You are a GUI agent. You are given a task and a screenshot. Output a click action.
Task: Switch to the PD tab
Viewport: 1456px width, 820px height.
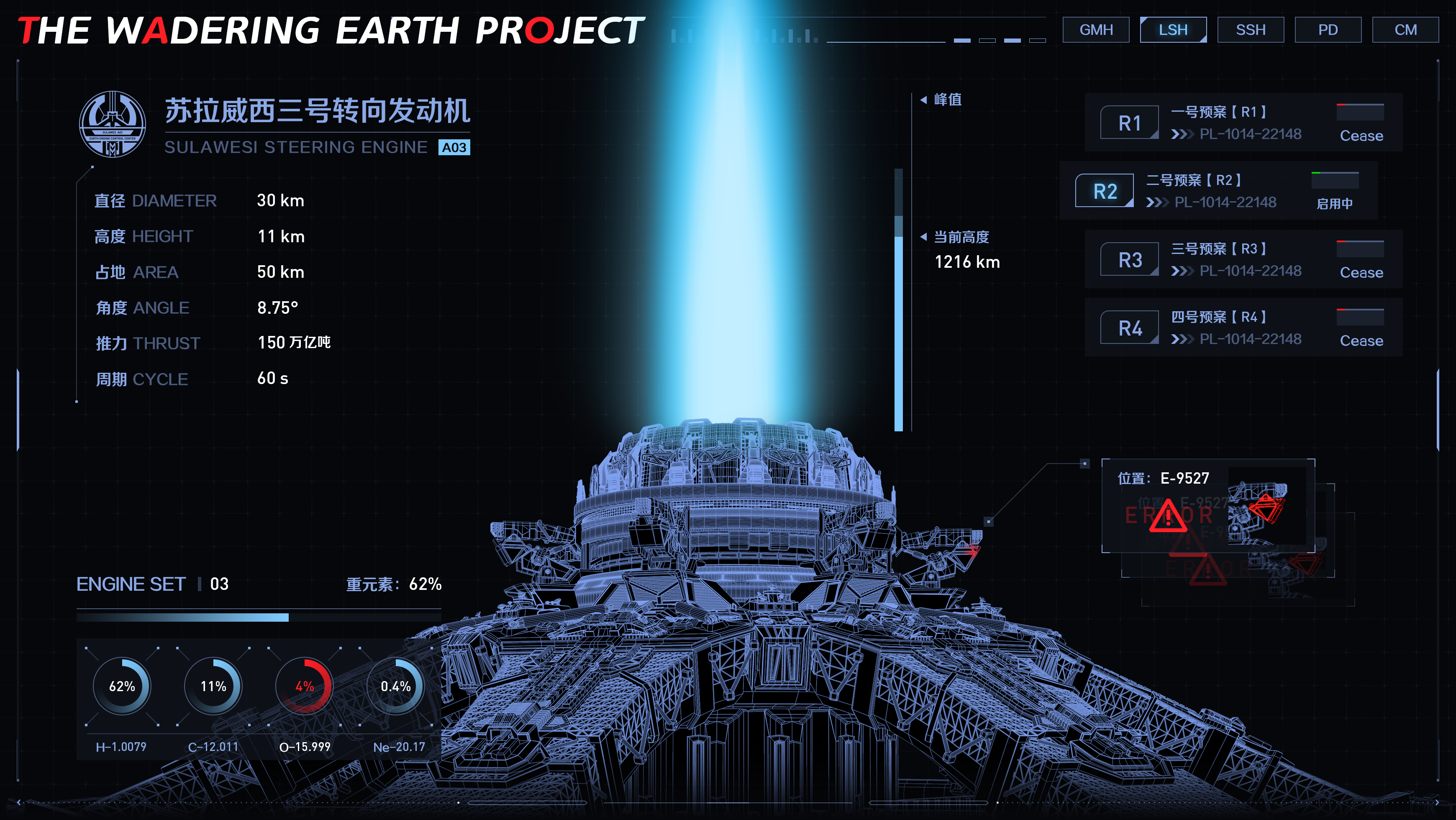click(1328, 30)
